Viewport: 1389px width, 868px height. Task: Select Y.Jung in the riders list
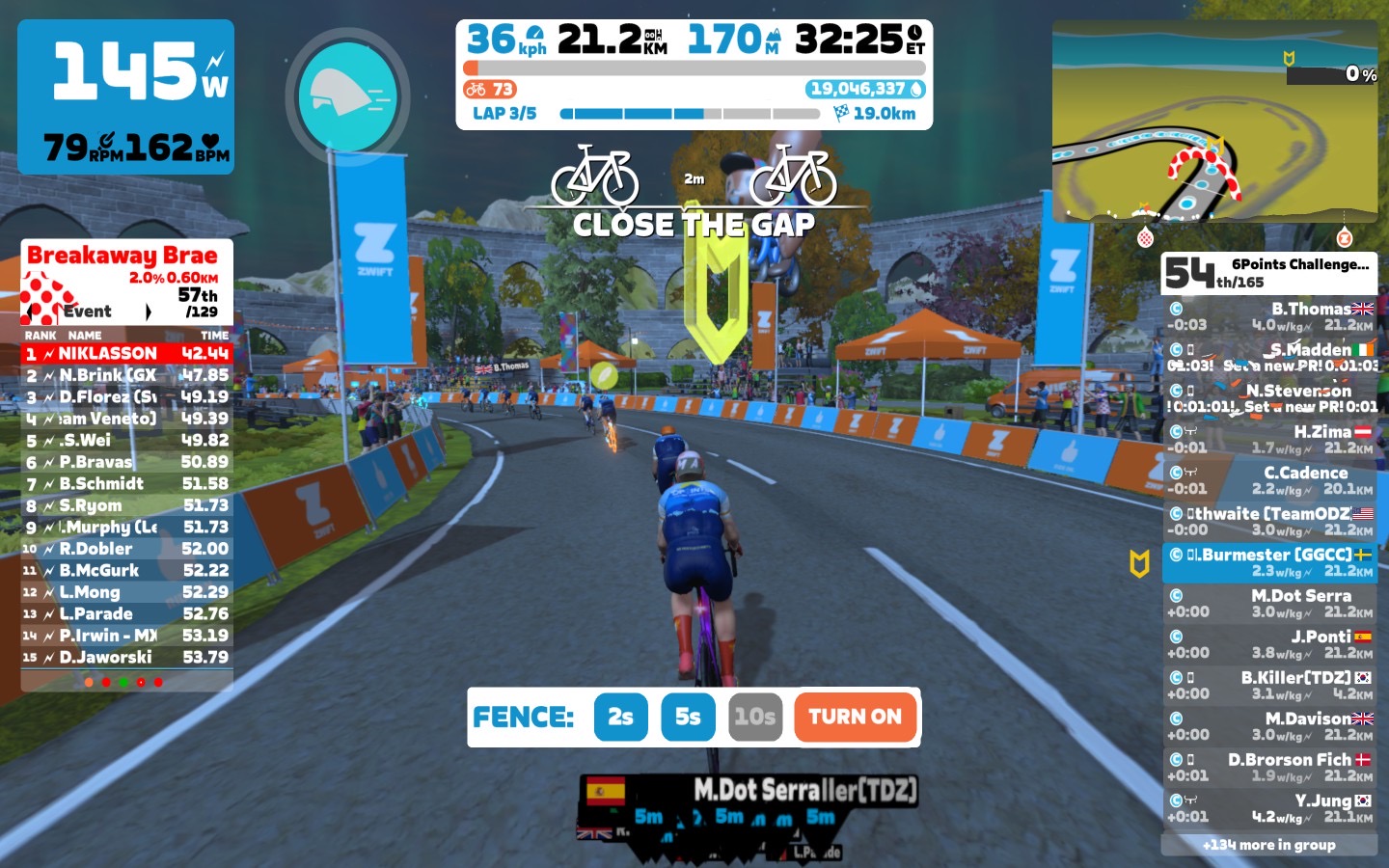pos(1269,808)
